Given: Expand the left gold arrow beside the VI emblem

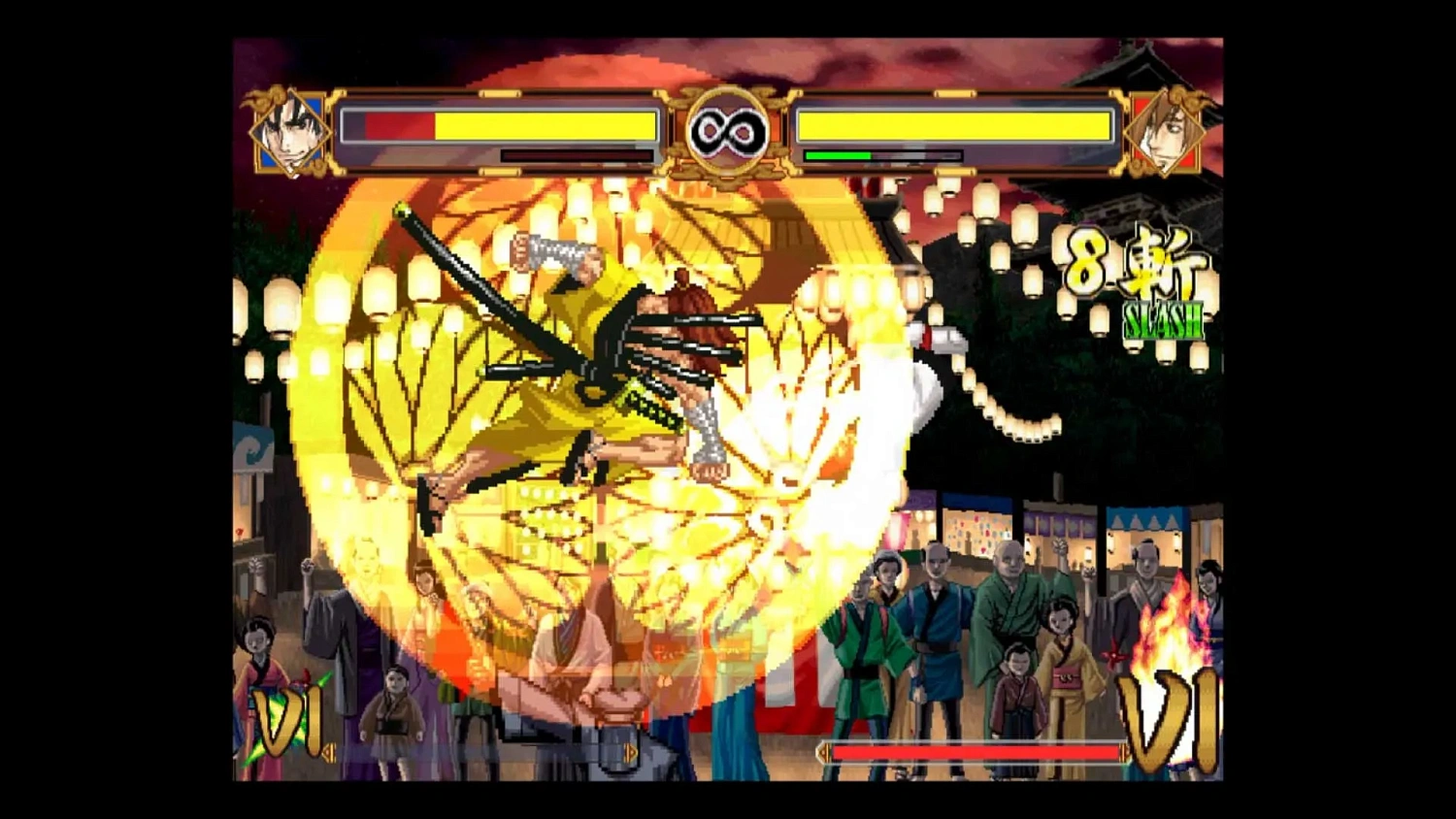Looking at the screenshot, I should pos(330,750).
